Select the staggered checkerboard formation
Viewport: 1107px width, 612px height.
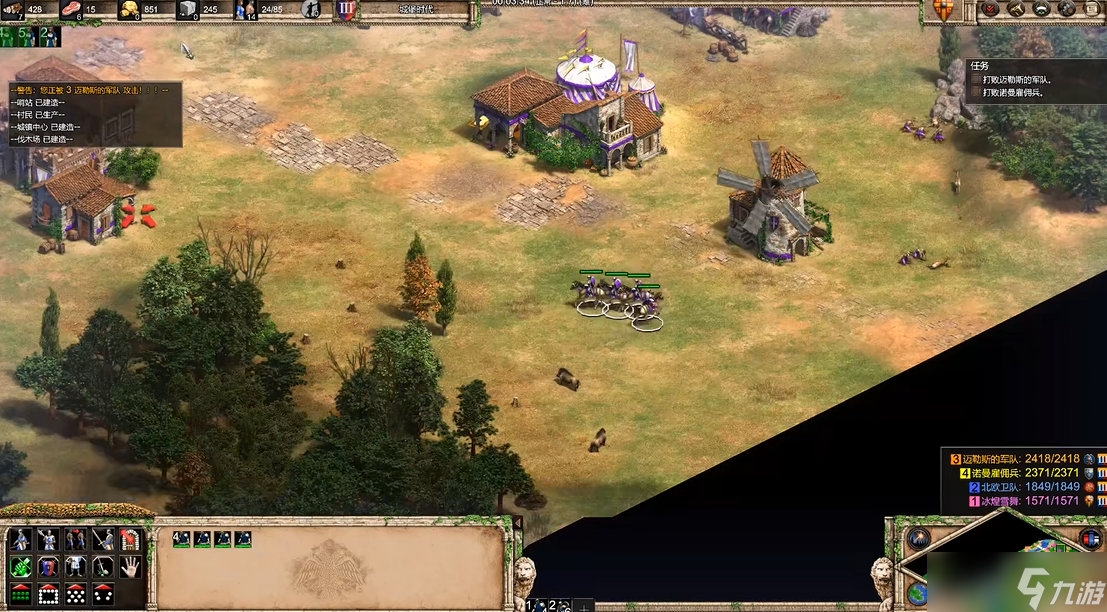75,594
